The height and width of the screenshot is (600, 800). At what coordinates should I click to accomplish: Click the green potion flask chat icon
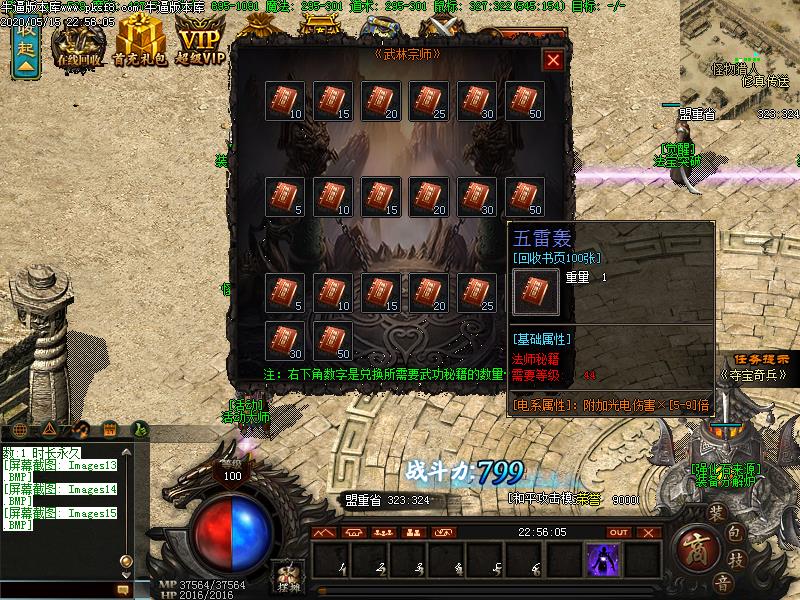[x=141, y=429]
